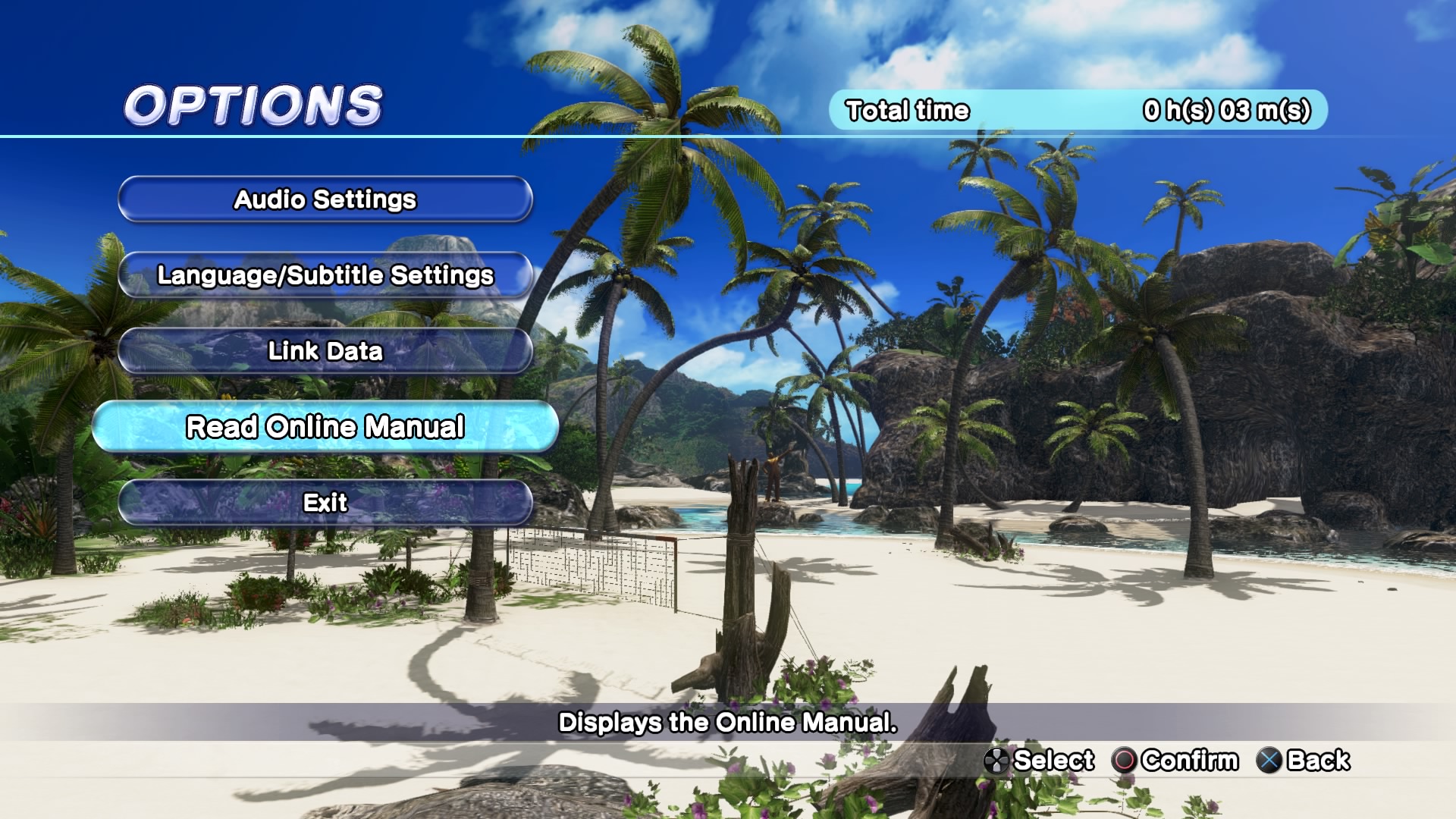Image resolution: width=1456 pixels, height=819 pixels.
Task: Open Audio Settings
Action: click(x=325, y=199)
